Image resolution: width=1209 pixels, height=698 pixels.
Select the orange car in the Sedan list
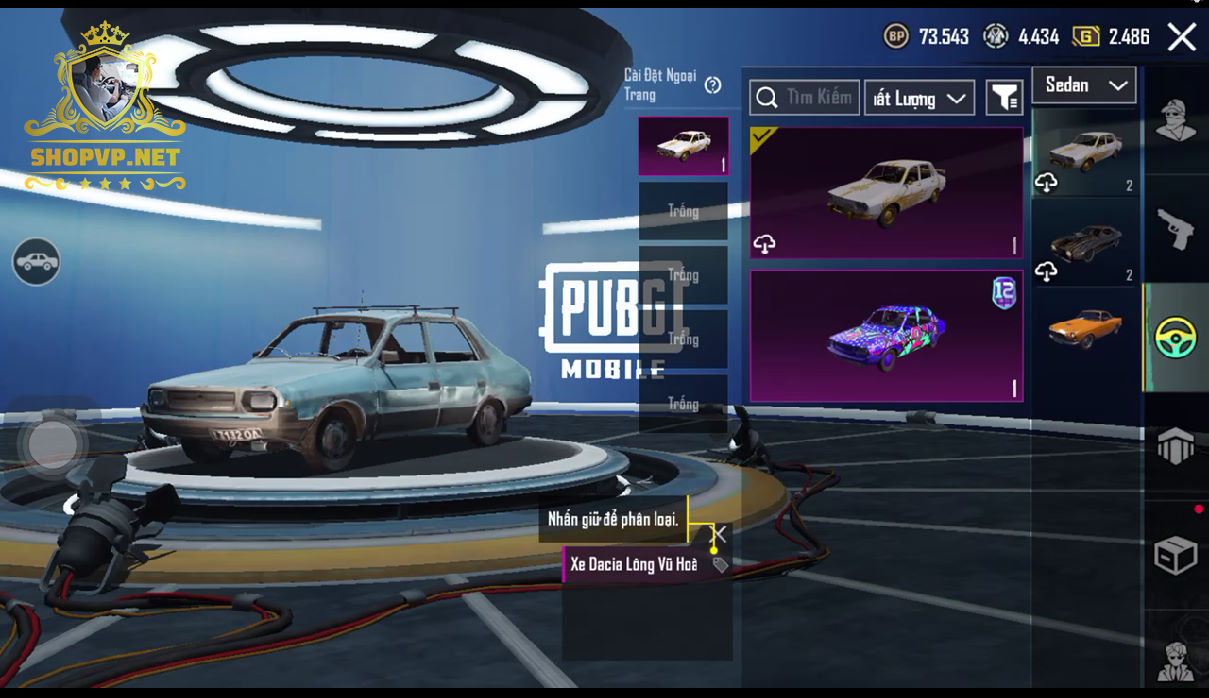tap(1087, 328)
